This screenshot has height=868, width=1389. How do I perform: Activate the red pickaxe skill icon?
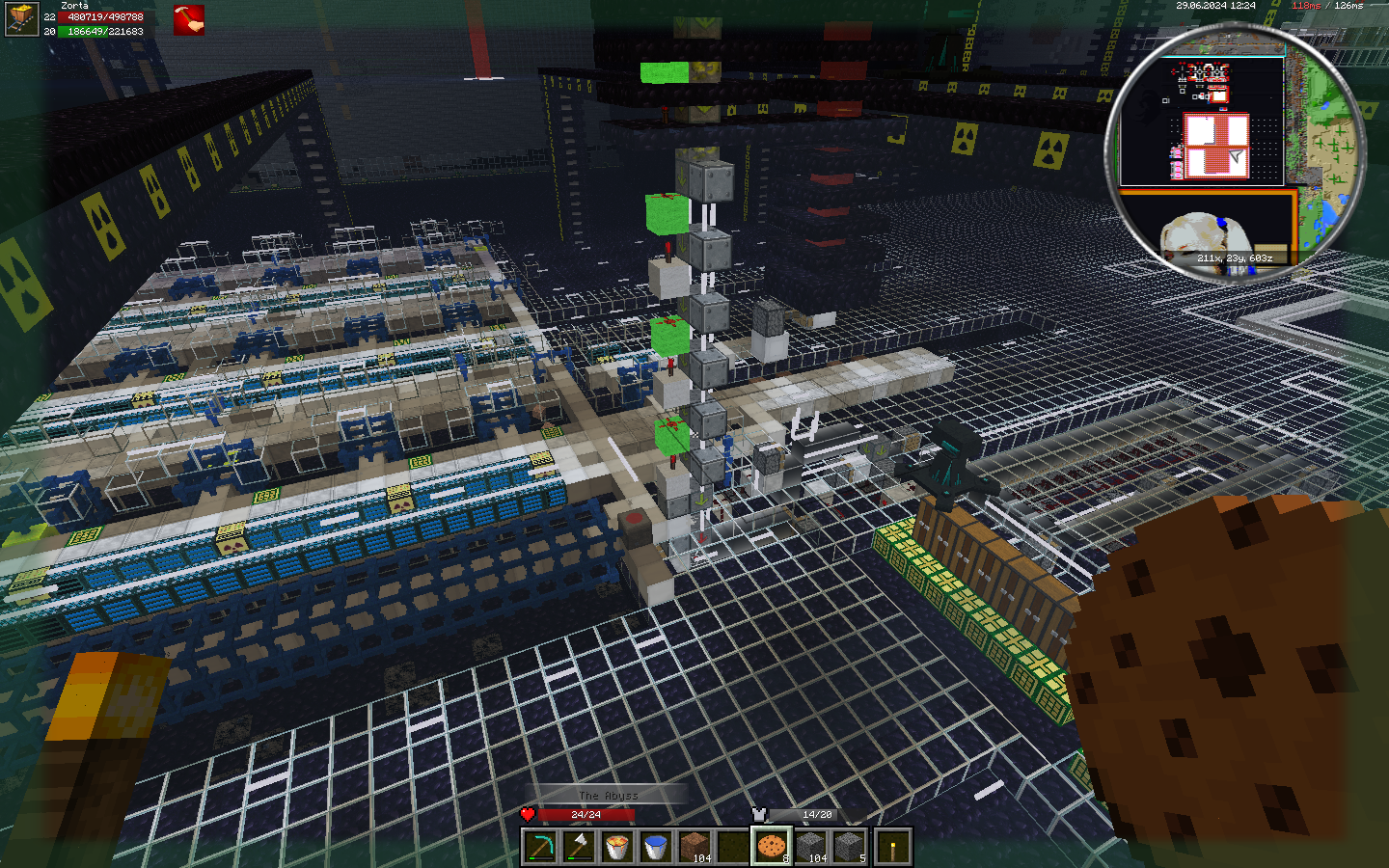point(189,20)
